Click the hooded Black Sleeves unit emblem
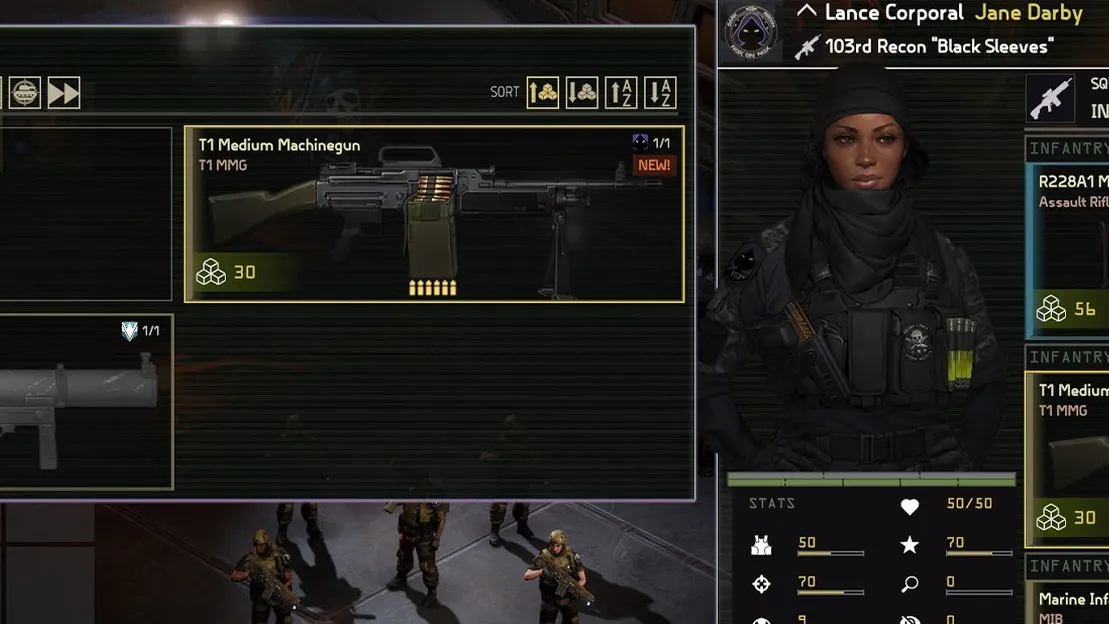The height and width of the screenshot is (624, 1109). click(x=753, y=33)
